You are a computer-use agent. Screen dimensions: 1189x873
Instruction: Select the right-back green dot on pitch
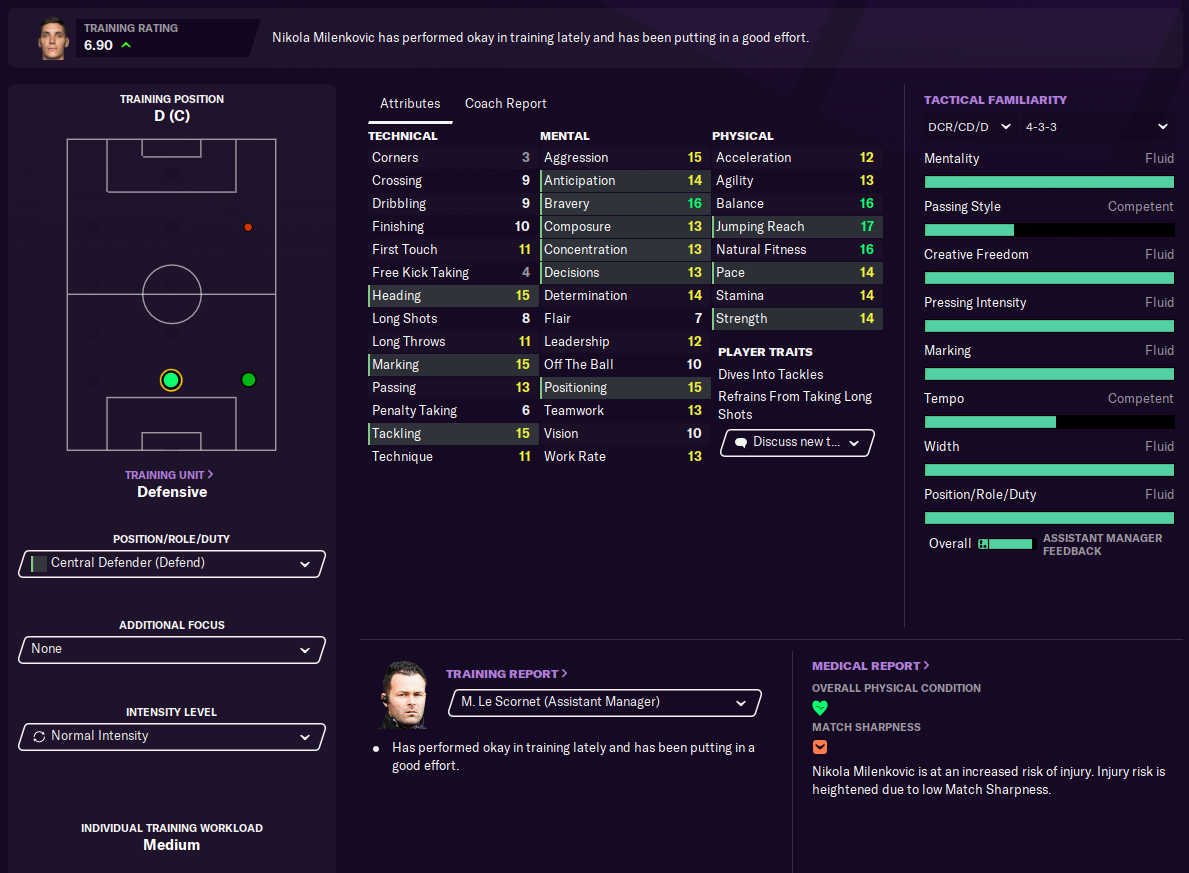coord(249,380)
